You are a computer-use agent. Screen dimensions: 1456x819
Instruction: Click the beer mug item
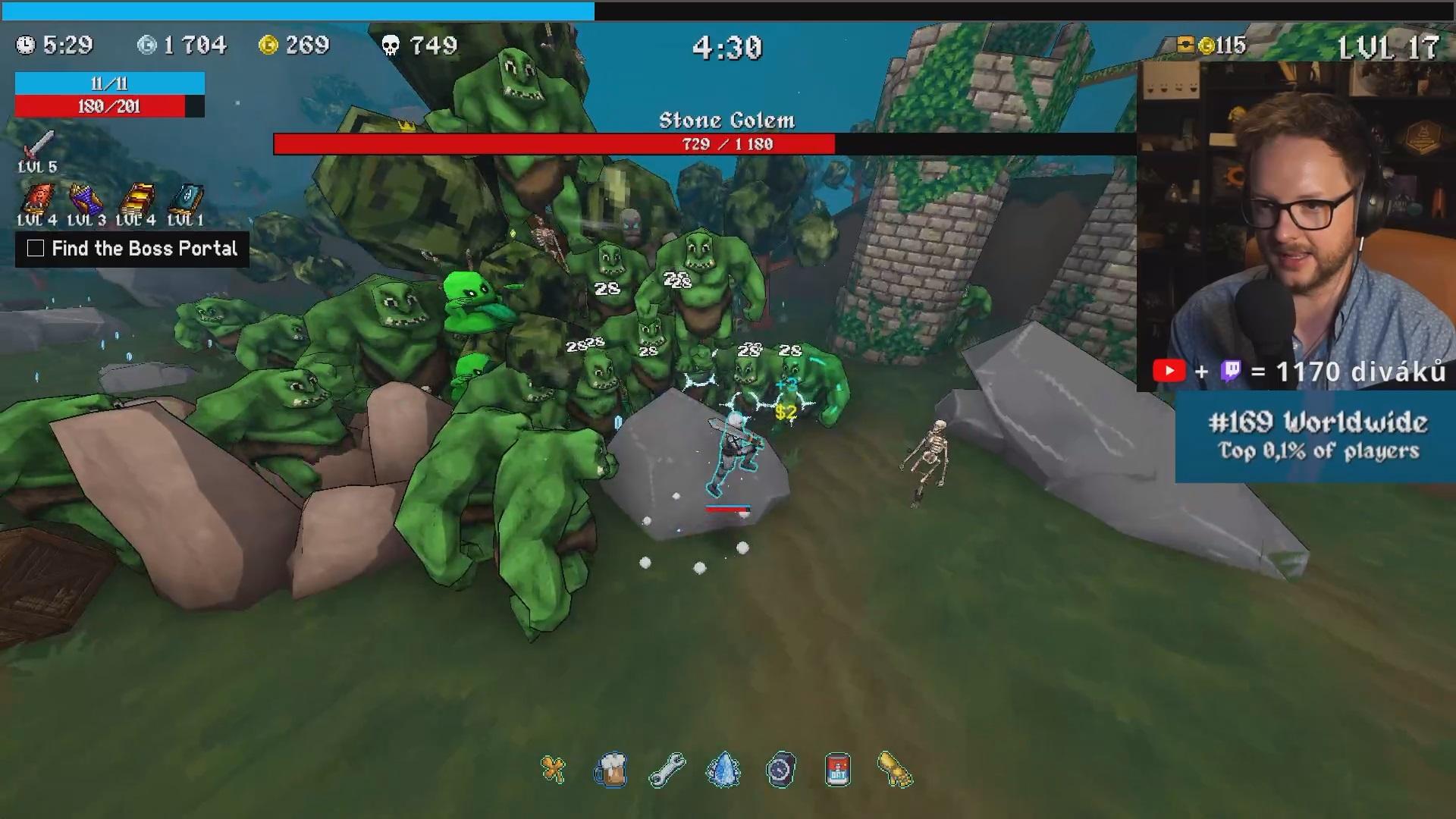coord(610,770)
